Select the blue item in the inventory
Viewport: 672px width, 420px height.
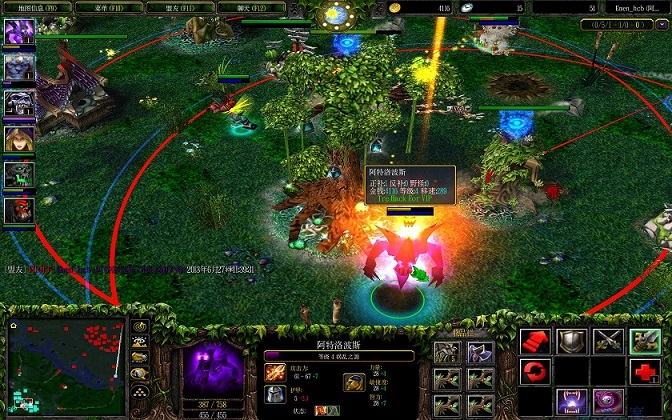480,351
